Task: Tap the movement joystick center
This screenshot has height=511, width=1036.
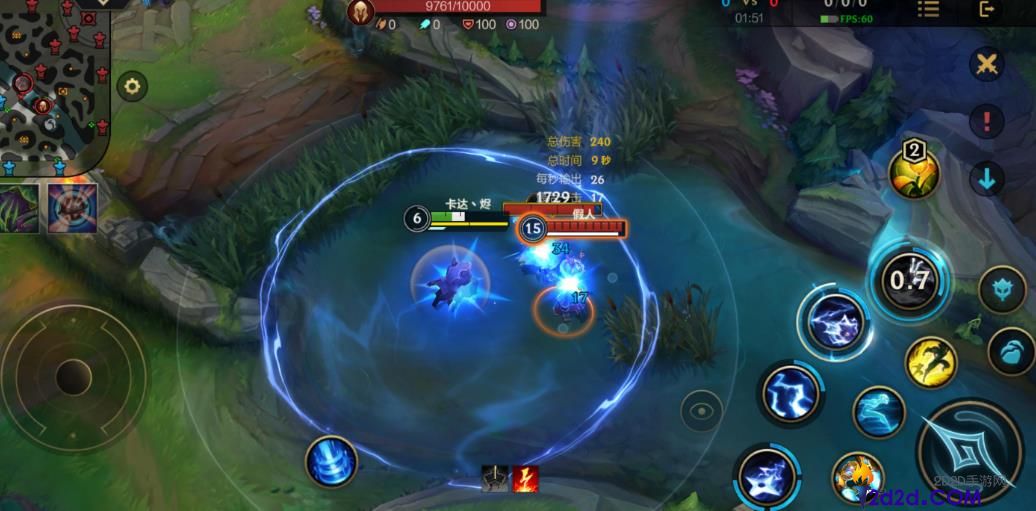Action: pyautogui.click(x=72, y=375)
